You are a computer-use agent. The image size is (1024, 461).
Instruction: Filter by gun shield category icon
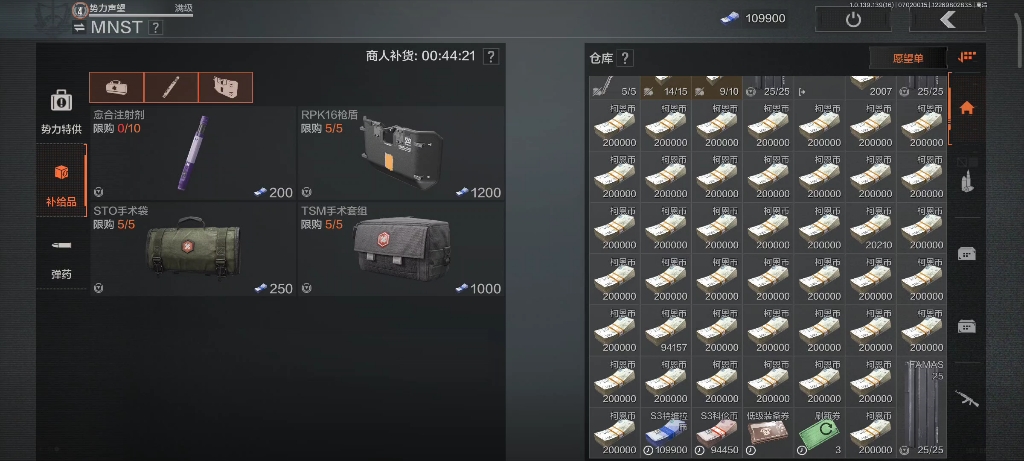tap(225, 87)
